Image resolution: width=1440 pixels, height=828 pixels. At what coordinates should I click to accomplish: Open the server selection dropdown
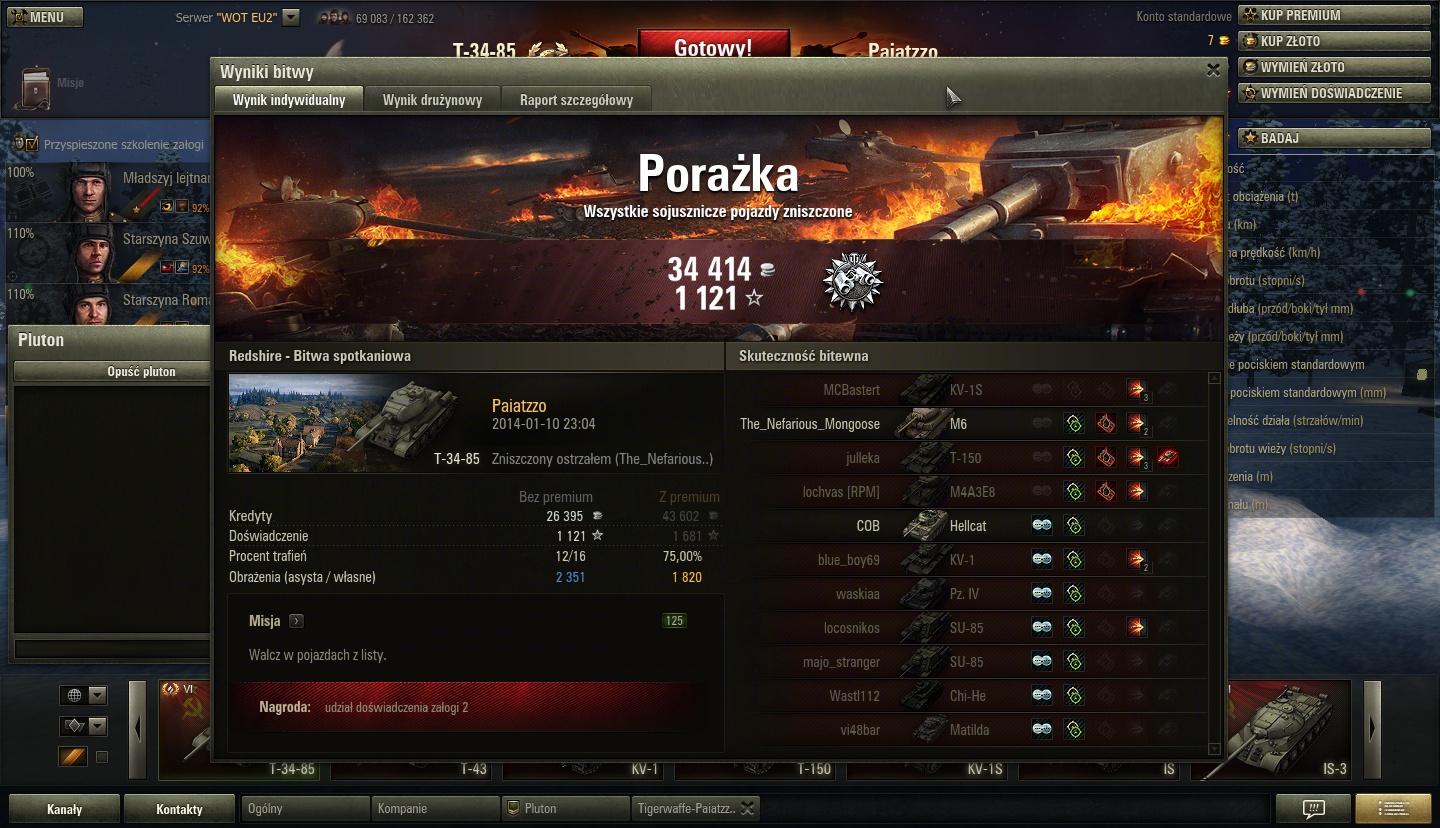[x=291, y=17]
